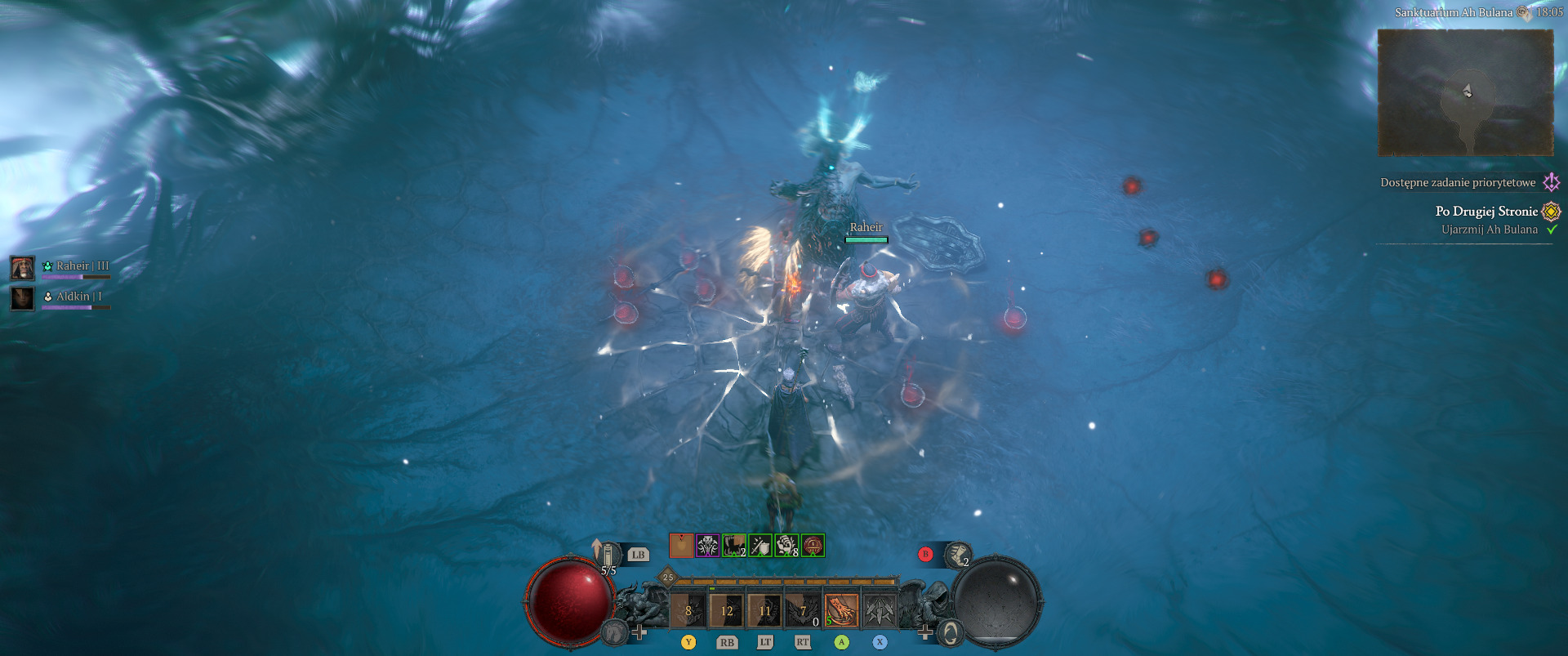Activate the orange clawed-talon skill
This screenshot has height=656, width=1568.
tap(841, 610)
